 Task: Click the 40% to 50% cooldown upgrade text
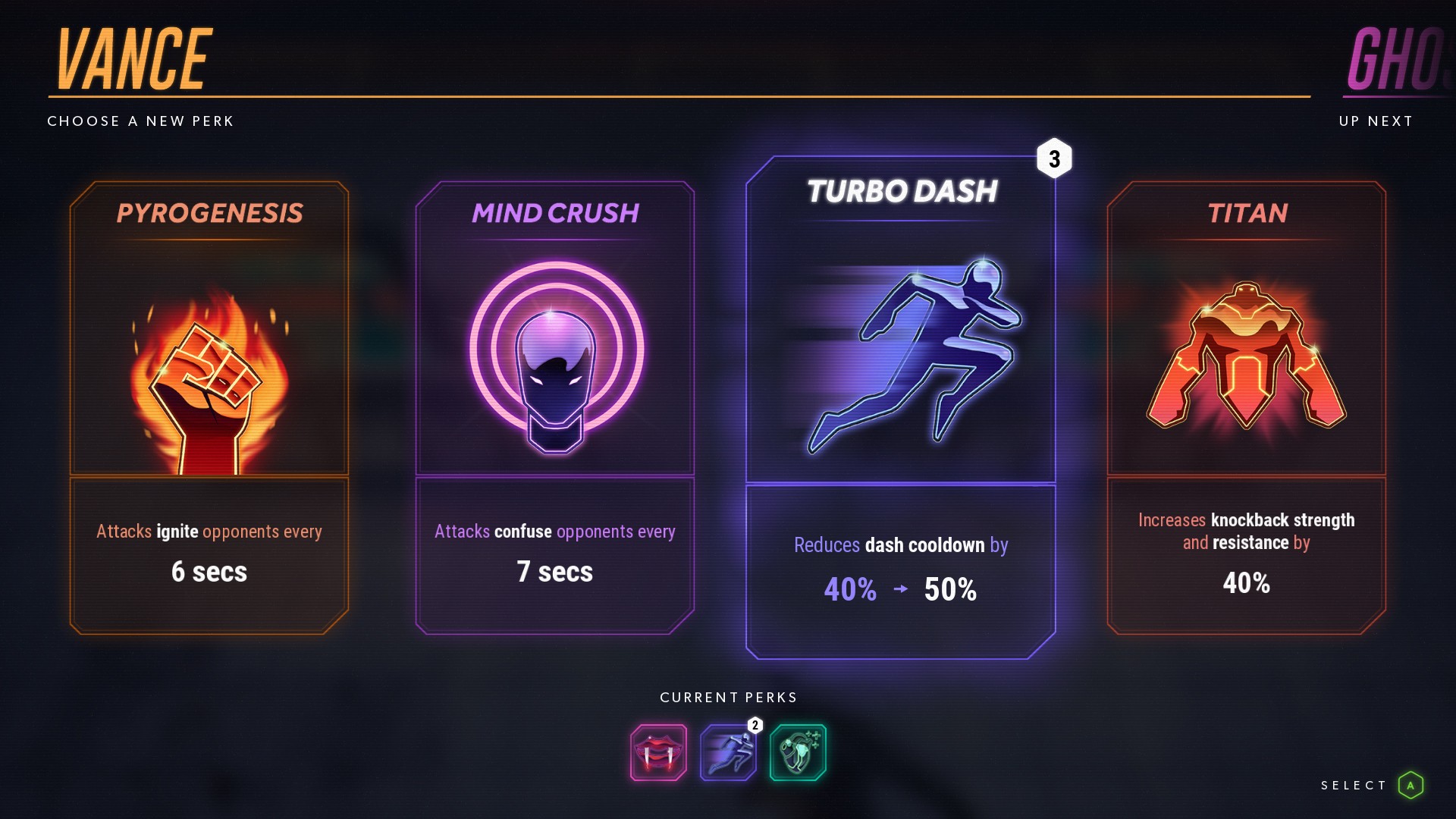[x=901, y=588]
